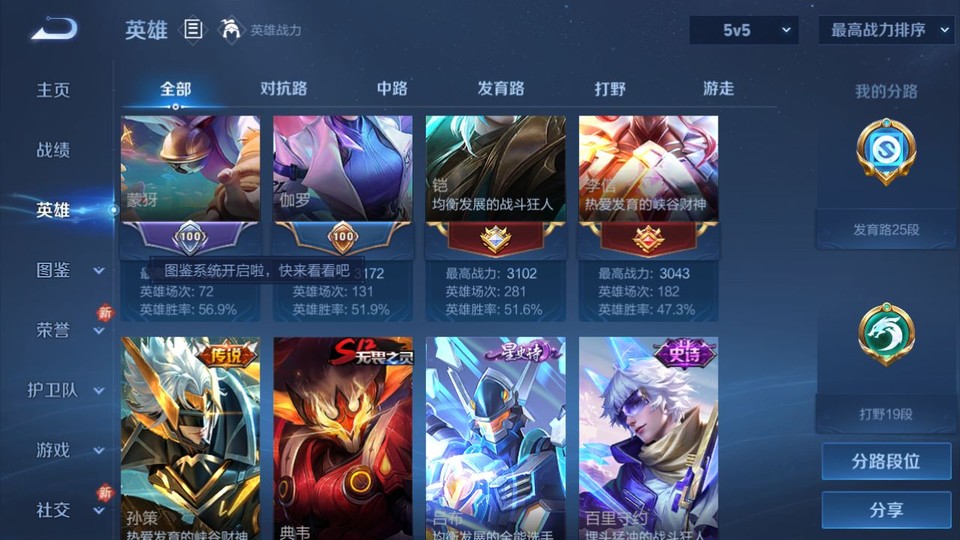The image size is (960, 540).
Task: Show heroes in the 发育路 tab
Action: point(501,89)
